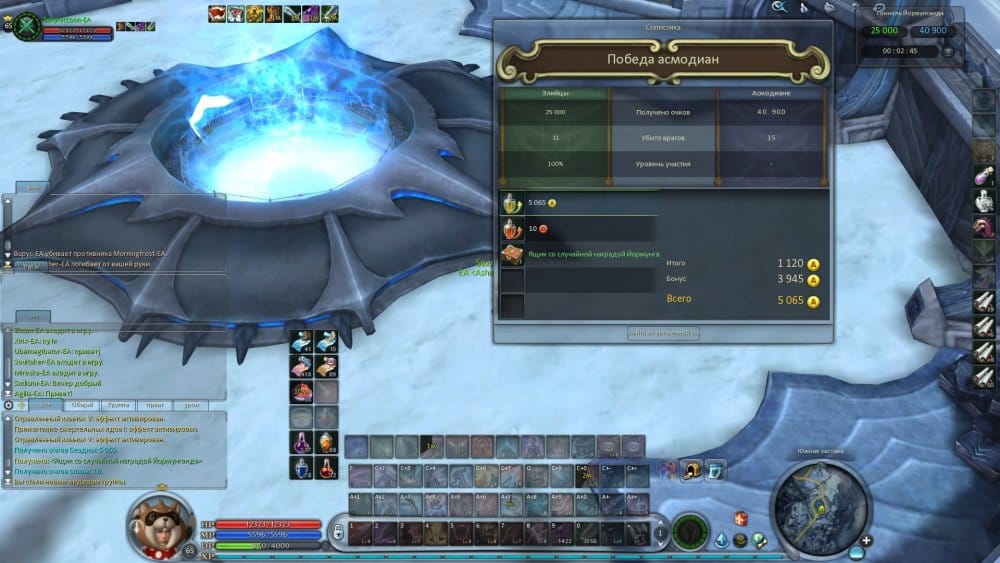Viewport: 1000px width, 563px height.
Task: Use the red potion in the quick slots
Action: 327,467
